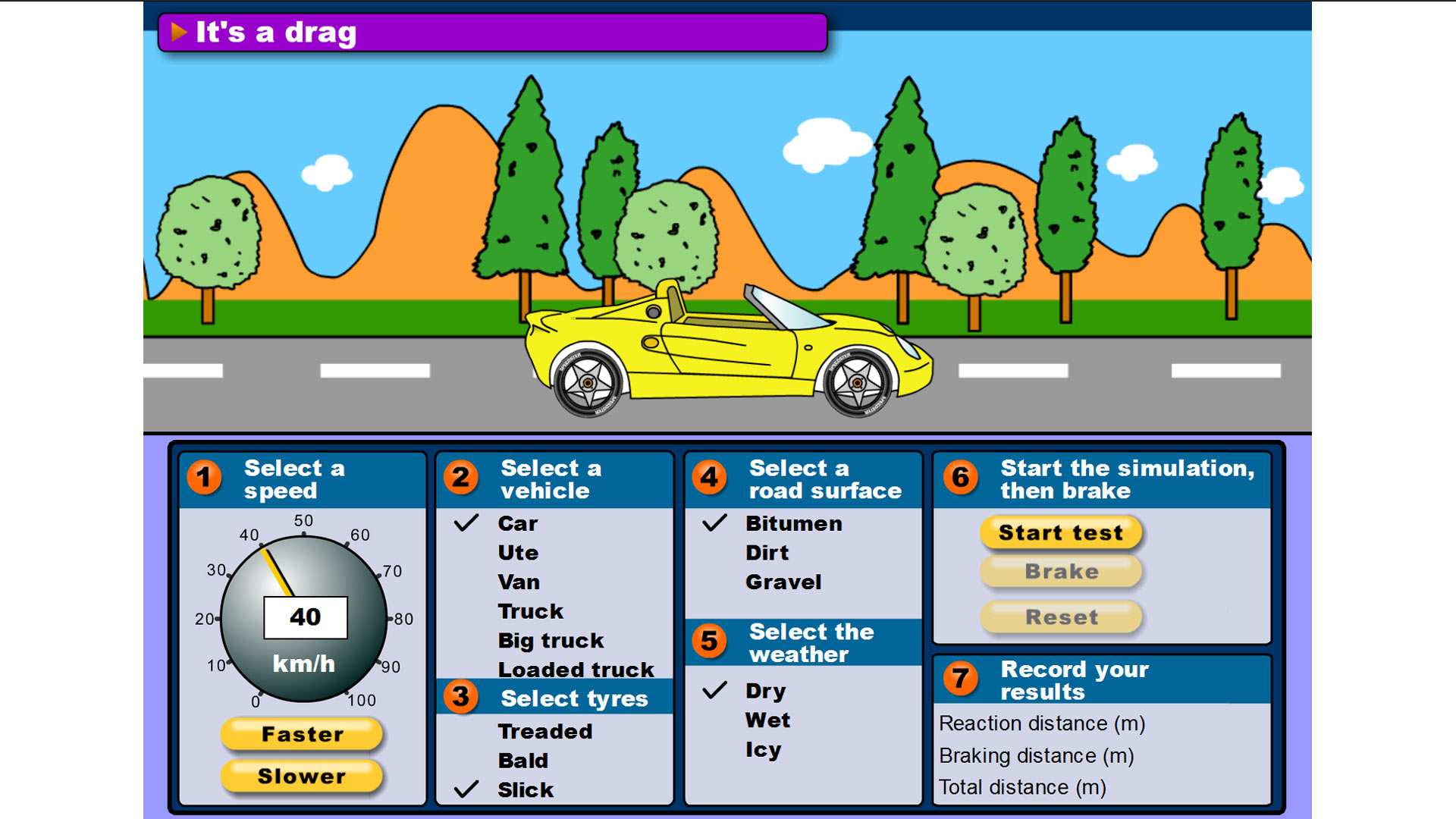The height and width of the screenshot is (819, 1456).
Task: Choose Treaded tyres
Action: click(x=544, y=731)
